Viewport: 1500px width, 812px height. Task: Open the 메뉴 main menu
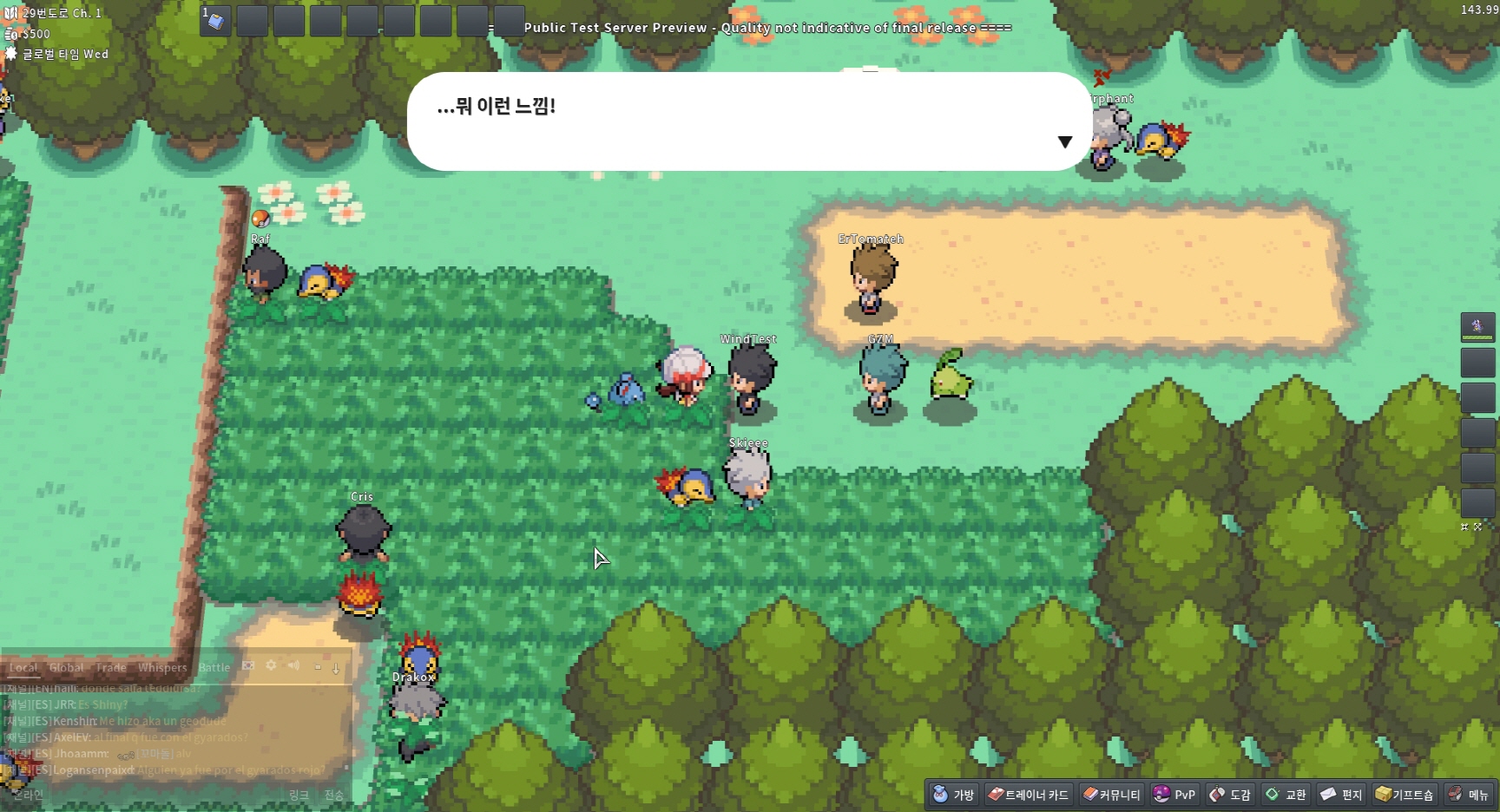coord(1469,794)
